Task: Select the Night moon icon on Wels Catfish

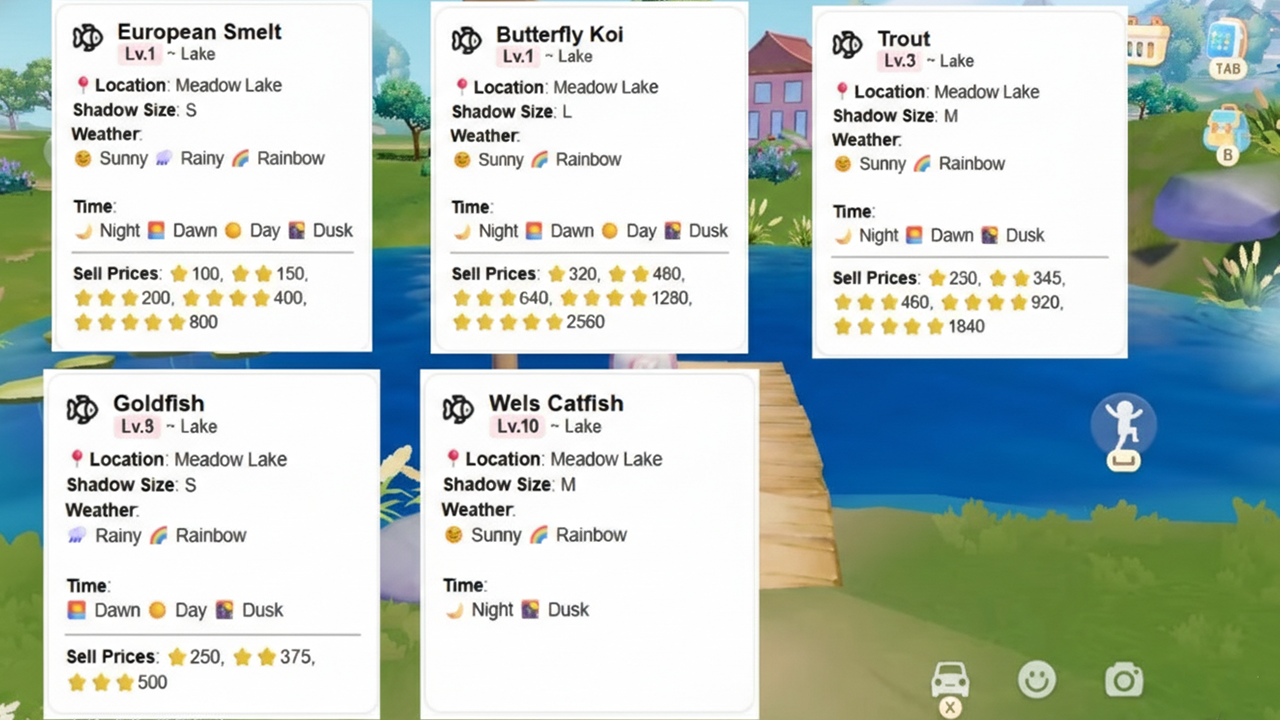Action: (457, 610)
